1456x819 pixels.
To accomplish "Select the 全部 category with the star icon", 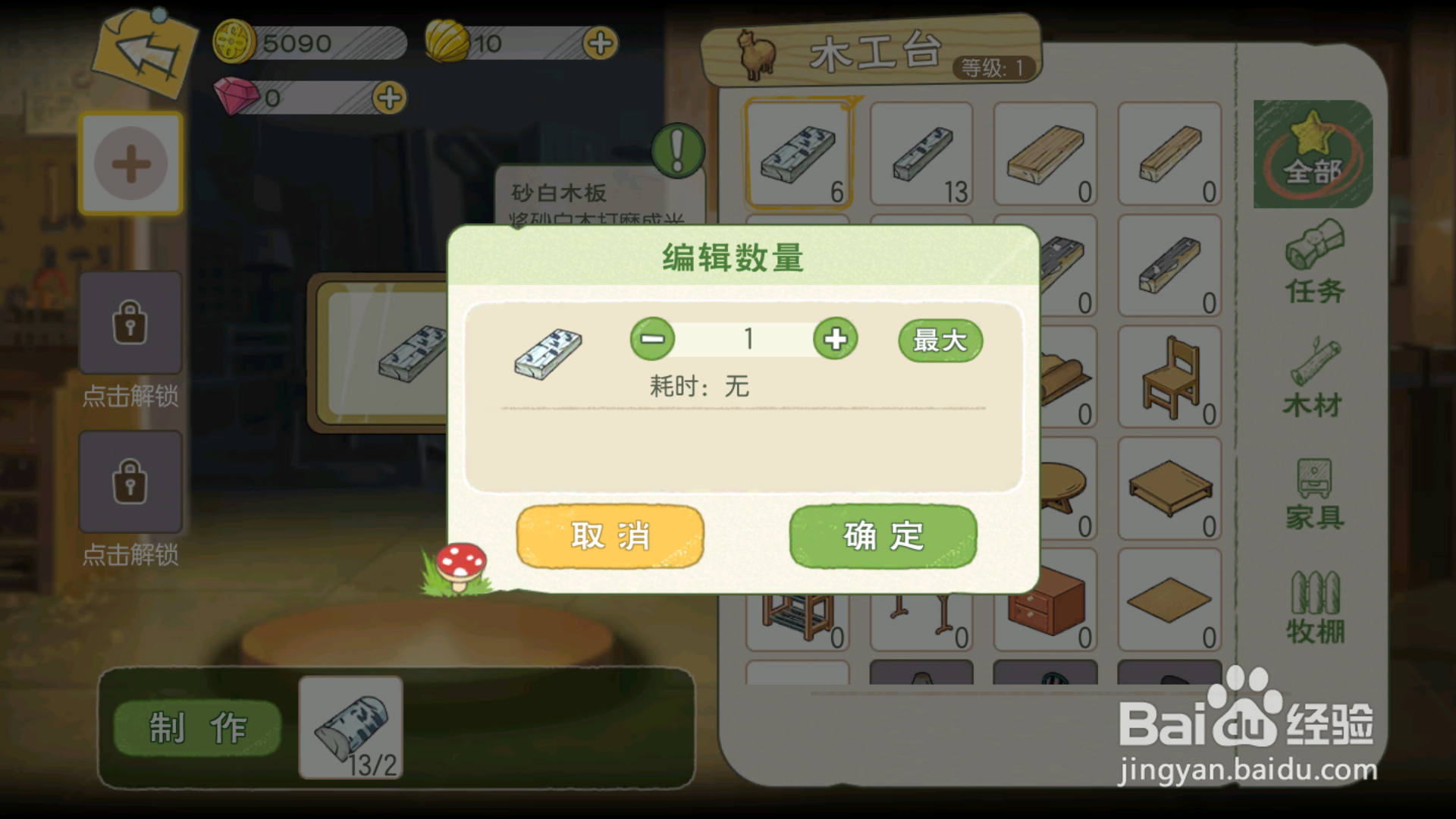I will click(1313, 155).
